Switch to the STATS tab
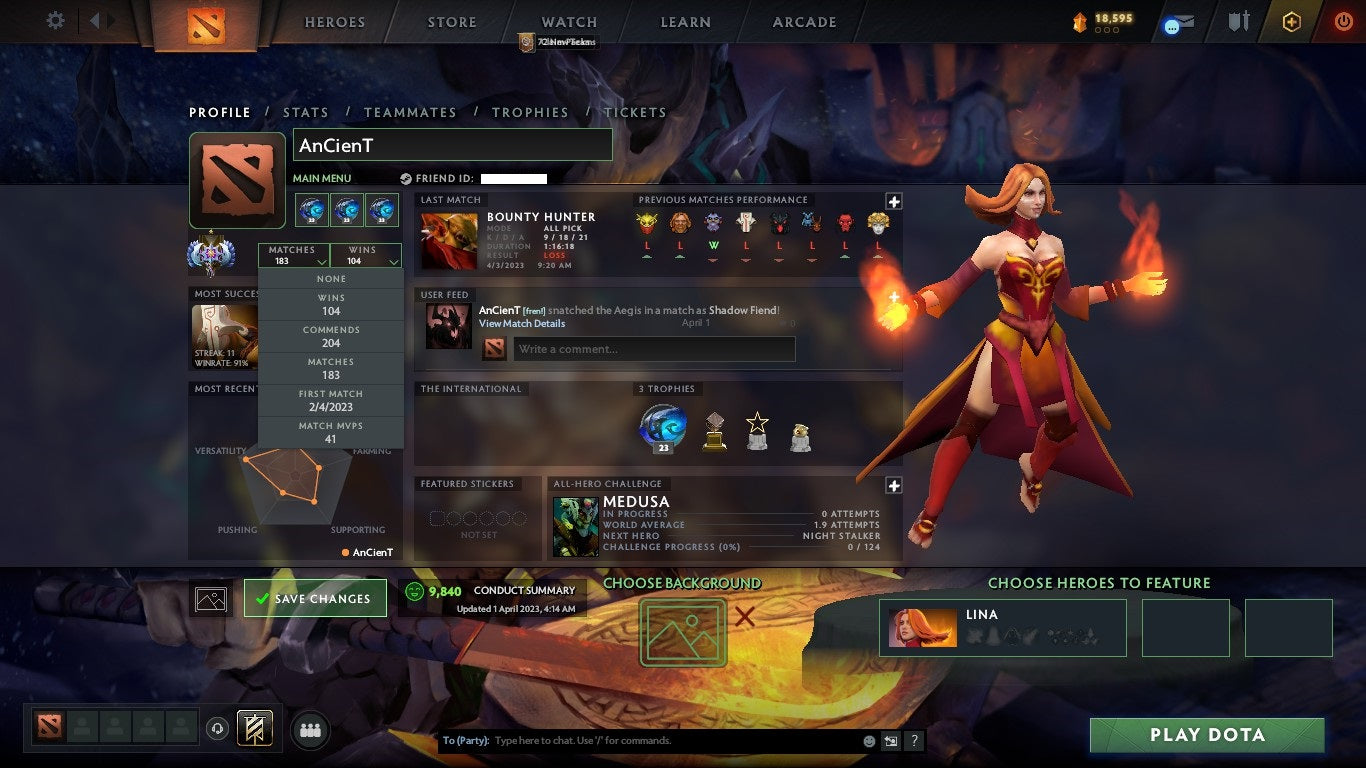The image size is (1366, 768). click(x=306, y=112)
